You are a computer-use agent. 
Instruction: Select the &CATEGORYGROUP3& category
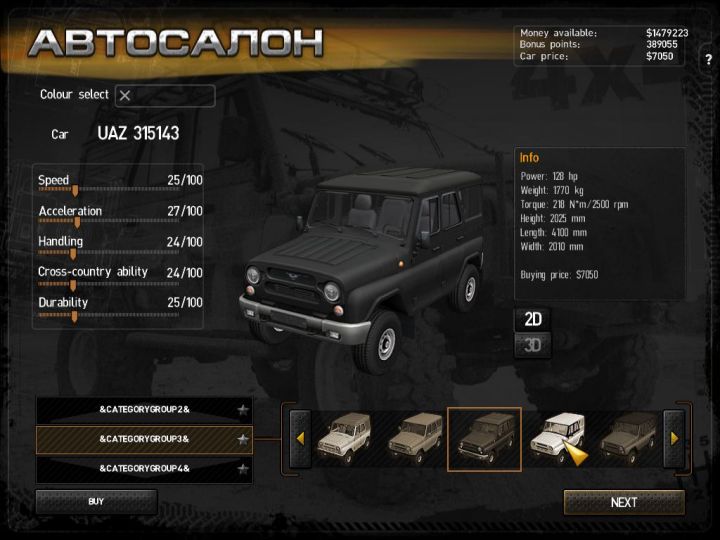click(144, 439)
